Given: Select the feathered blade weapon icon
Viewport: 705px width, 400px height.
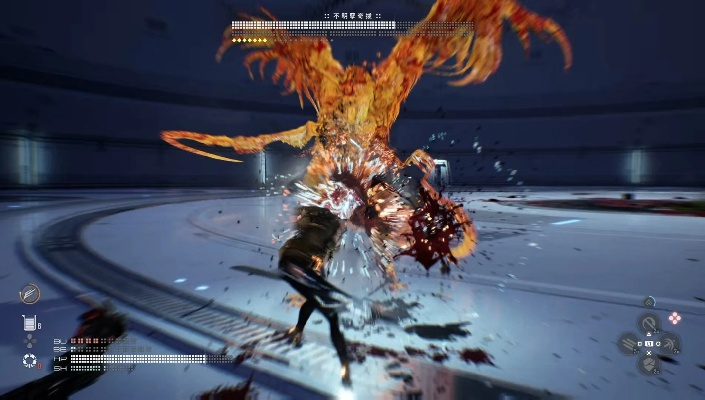Looking at the screenshot, I should tap(30, 293).
